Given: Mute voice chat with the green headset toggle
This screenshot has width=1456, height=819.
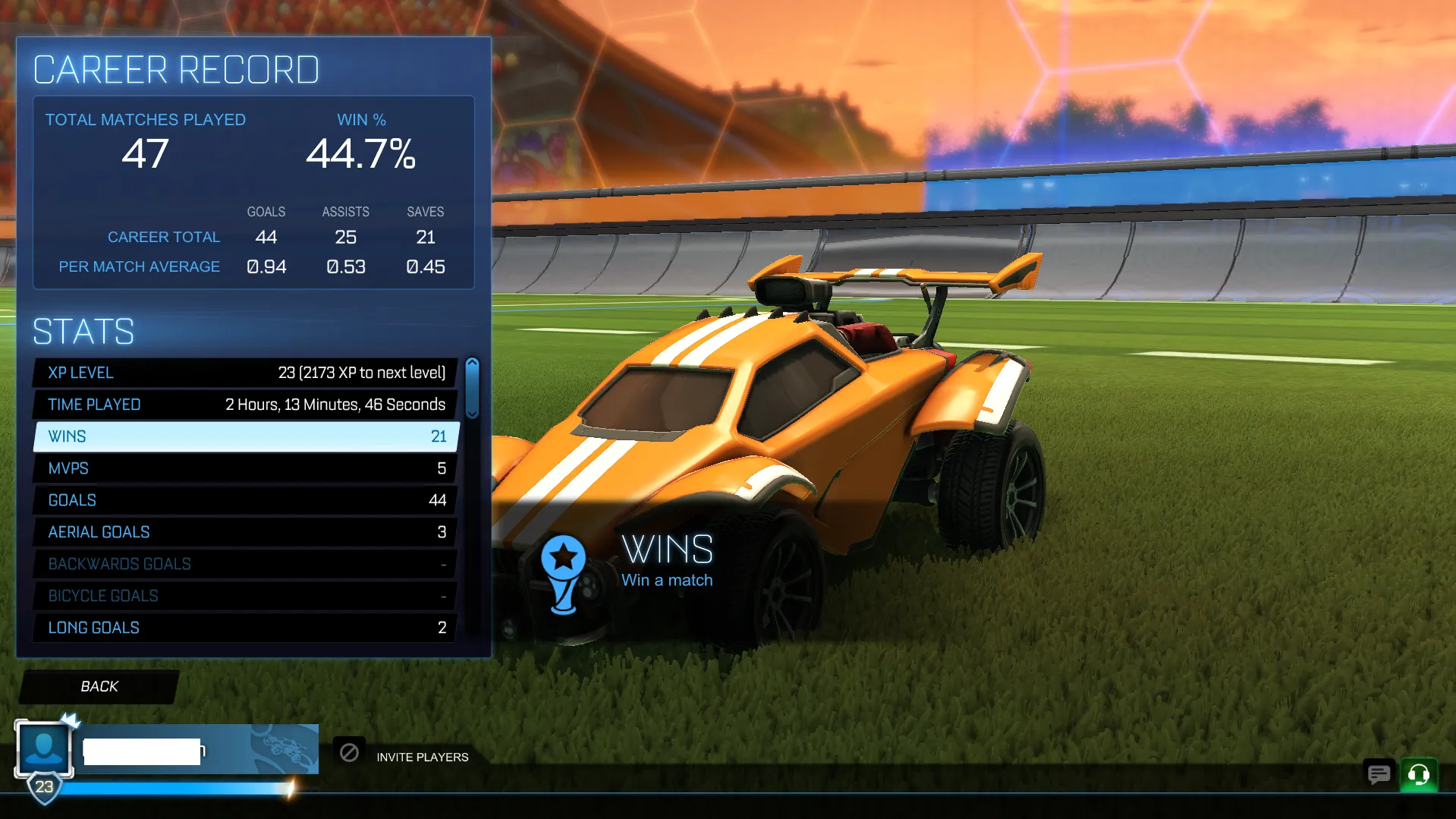Looking at the screenshot, I should pyautogui.click(x=1418, y=775).
